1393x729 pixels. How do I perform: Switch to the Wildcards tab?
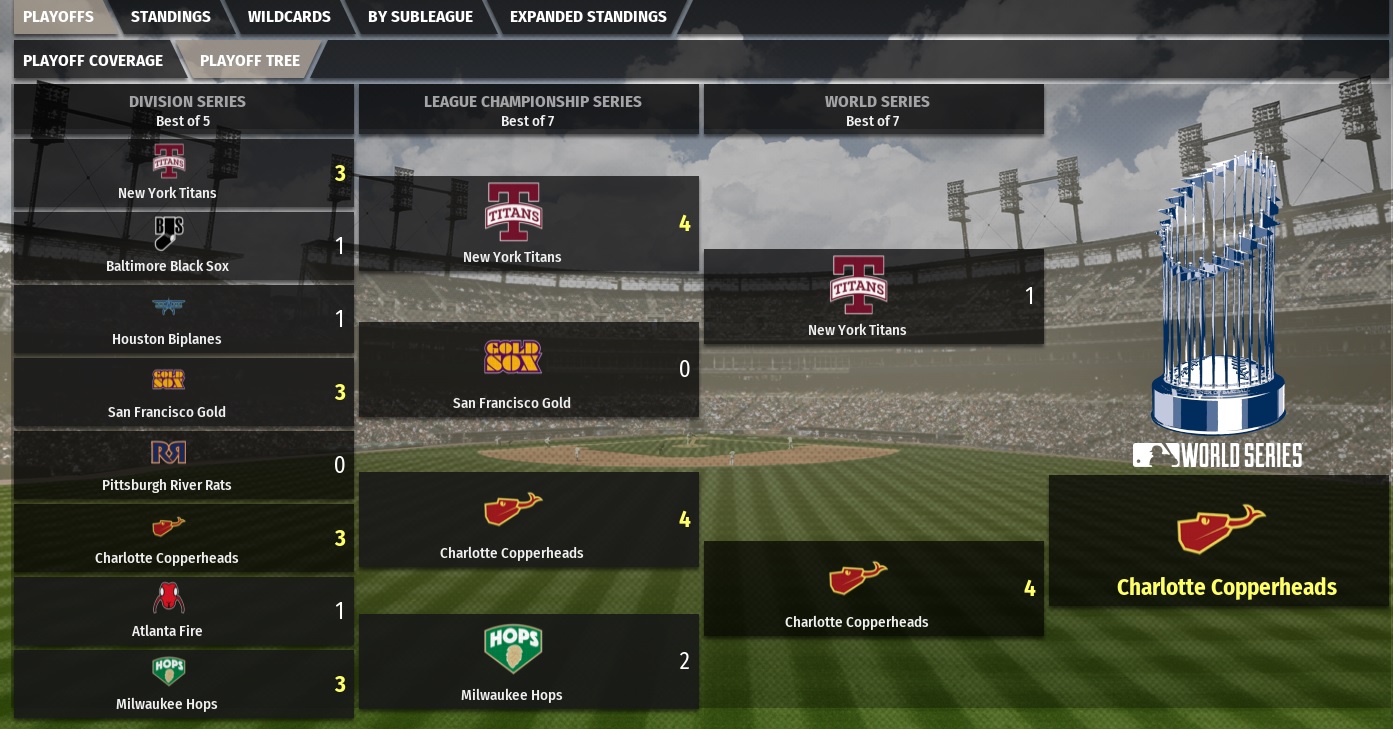point(289,17)
